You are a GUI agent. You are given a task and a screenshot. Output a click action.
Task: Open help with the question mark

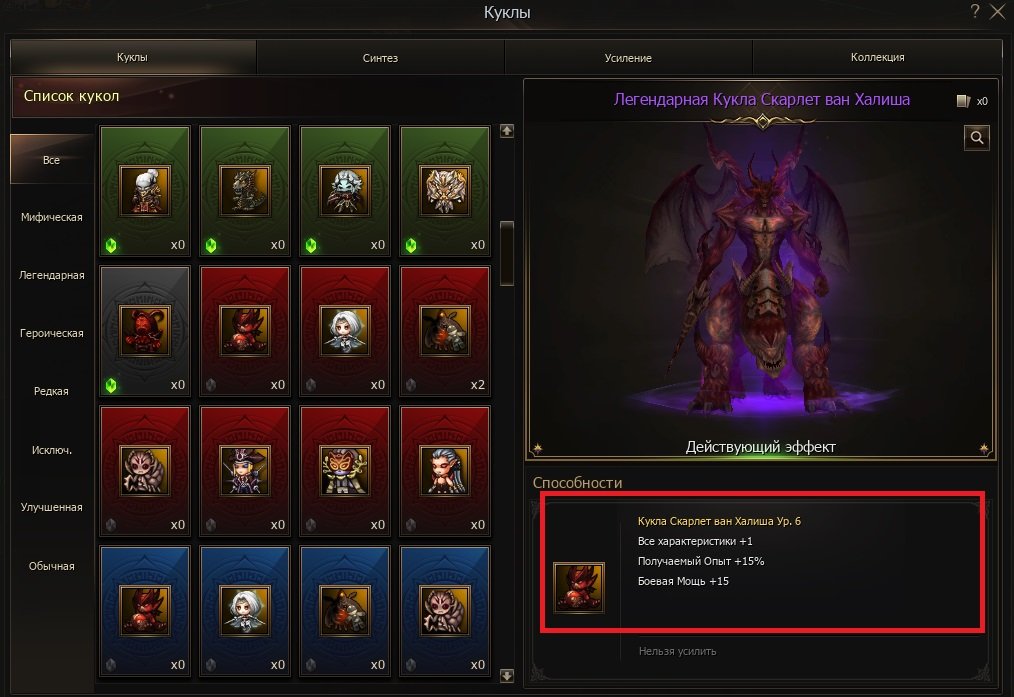click(x=975, y=12)
